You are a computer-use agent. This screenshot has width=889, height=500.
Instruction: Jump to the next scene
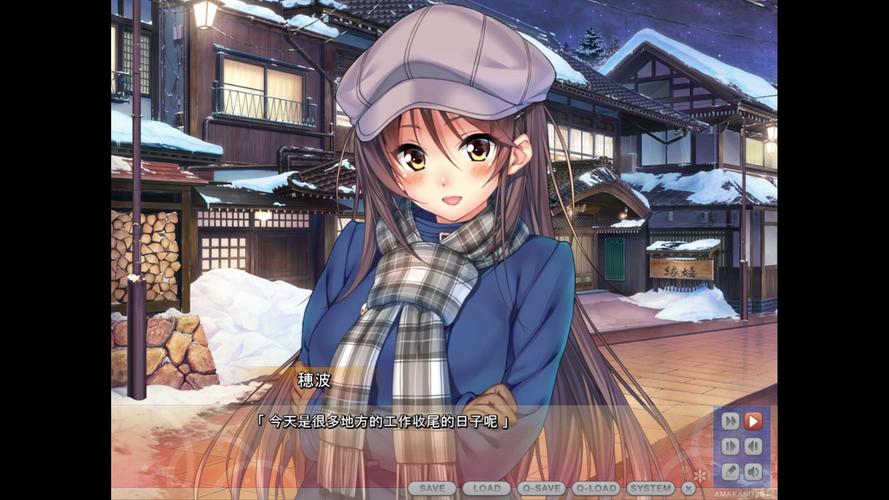tap(730, 446)
